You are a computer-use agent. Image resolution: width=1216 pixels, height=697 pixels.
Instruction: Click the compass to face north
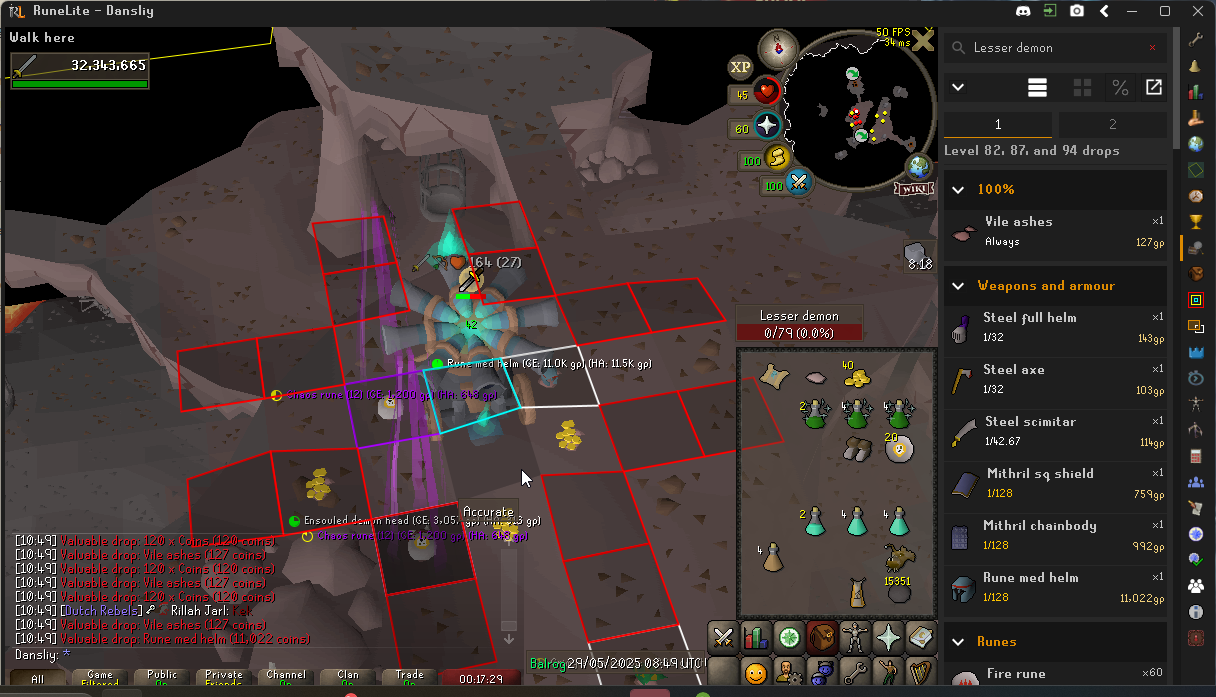click(778, 47)
